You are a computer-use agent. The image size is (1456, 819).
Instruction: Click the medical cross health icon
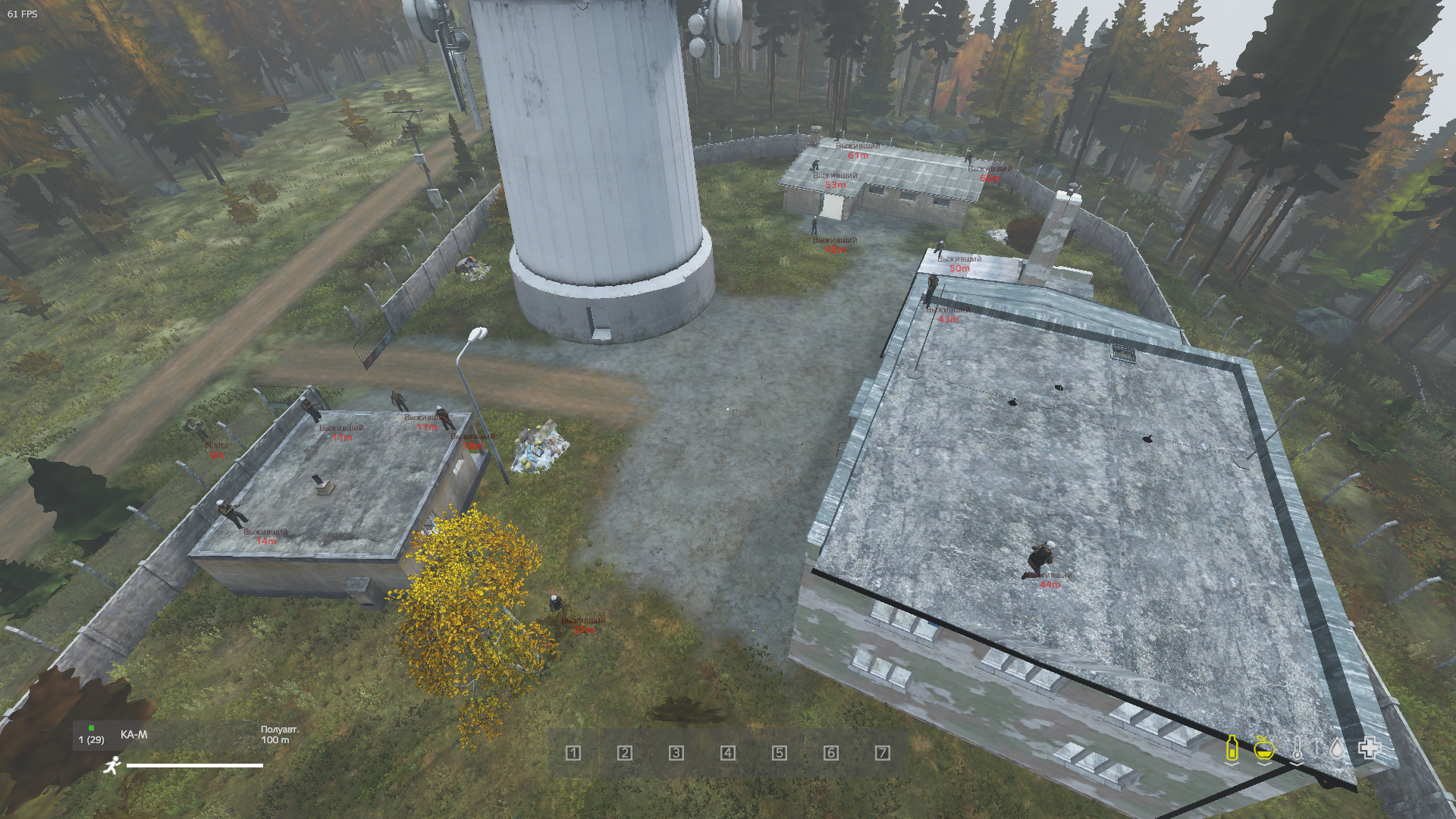click(x=1369, y=748)
